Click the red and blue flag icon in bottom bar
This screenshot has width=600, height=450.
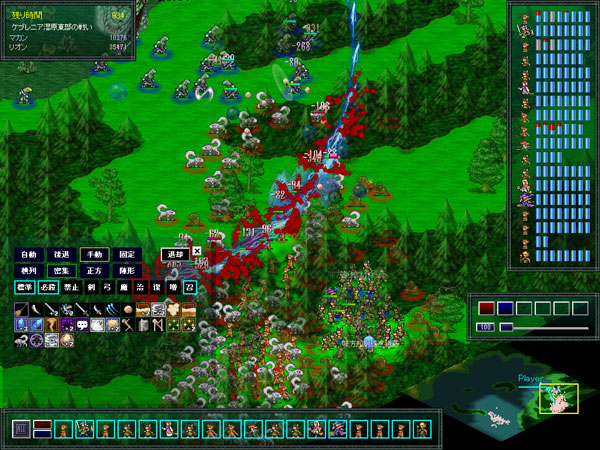43,429
